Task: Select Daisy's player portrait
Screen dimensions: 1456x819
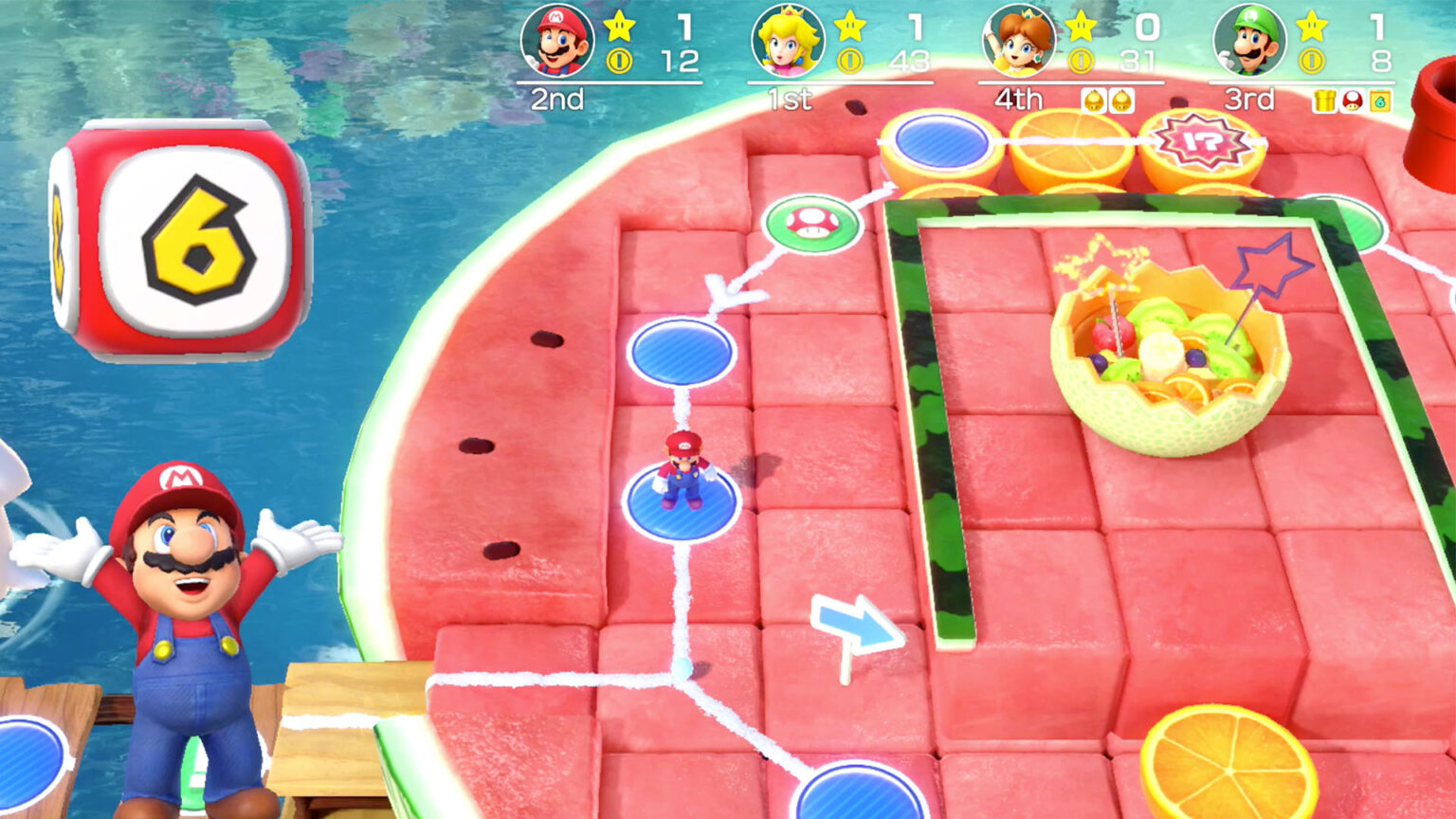Action: click(1021, 41)
